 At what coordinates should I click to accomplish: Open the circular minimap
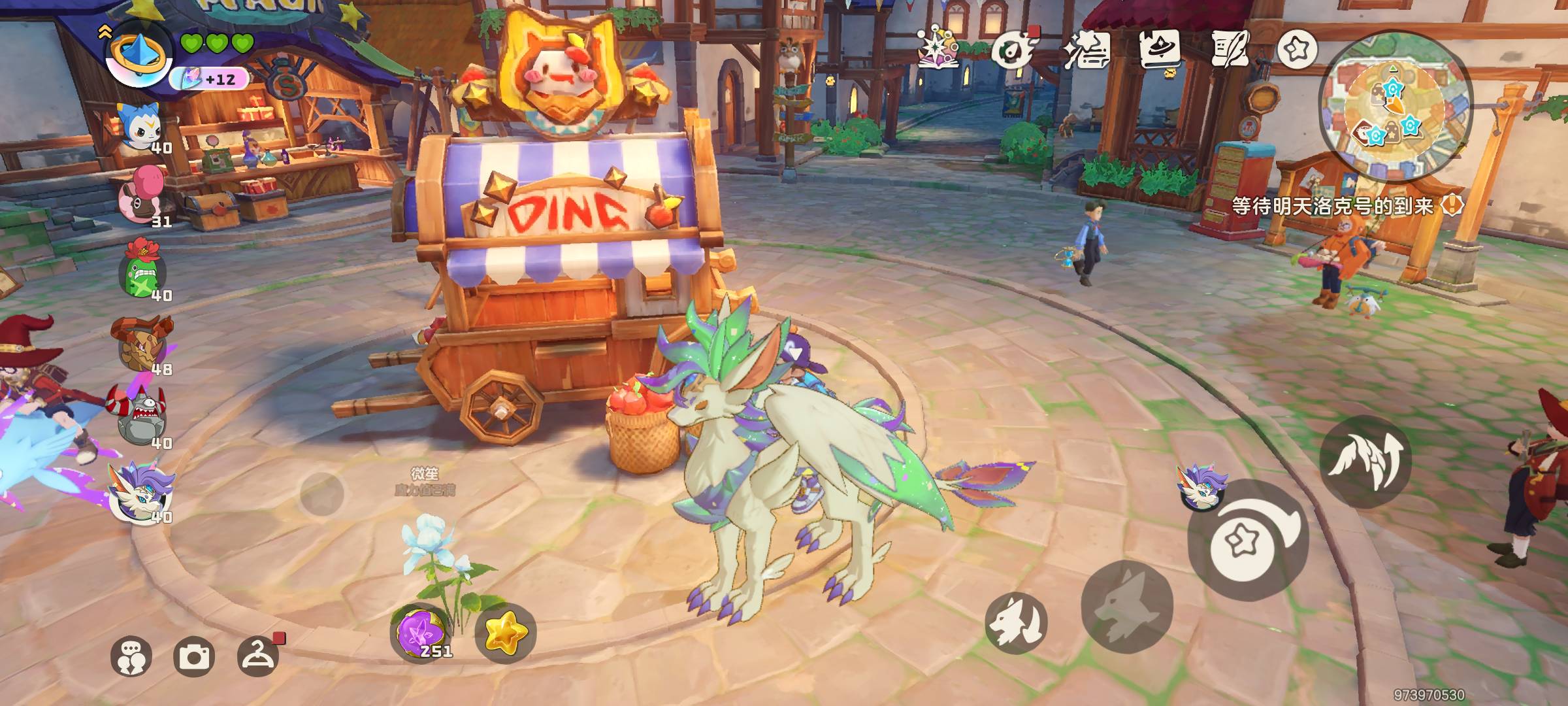tap(1394, 107)
